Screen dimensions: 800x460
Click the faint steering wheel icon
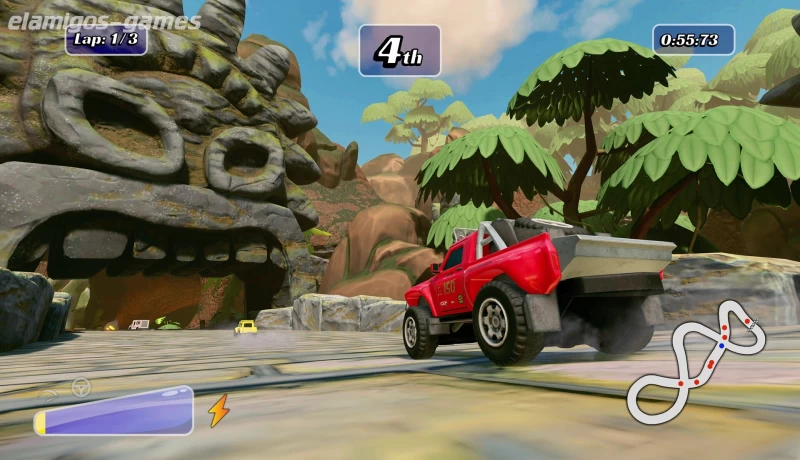tap(81, 387)
